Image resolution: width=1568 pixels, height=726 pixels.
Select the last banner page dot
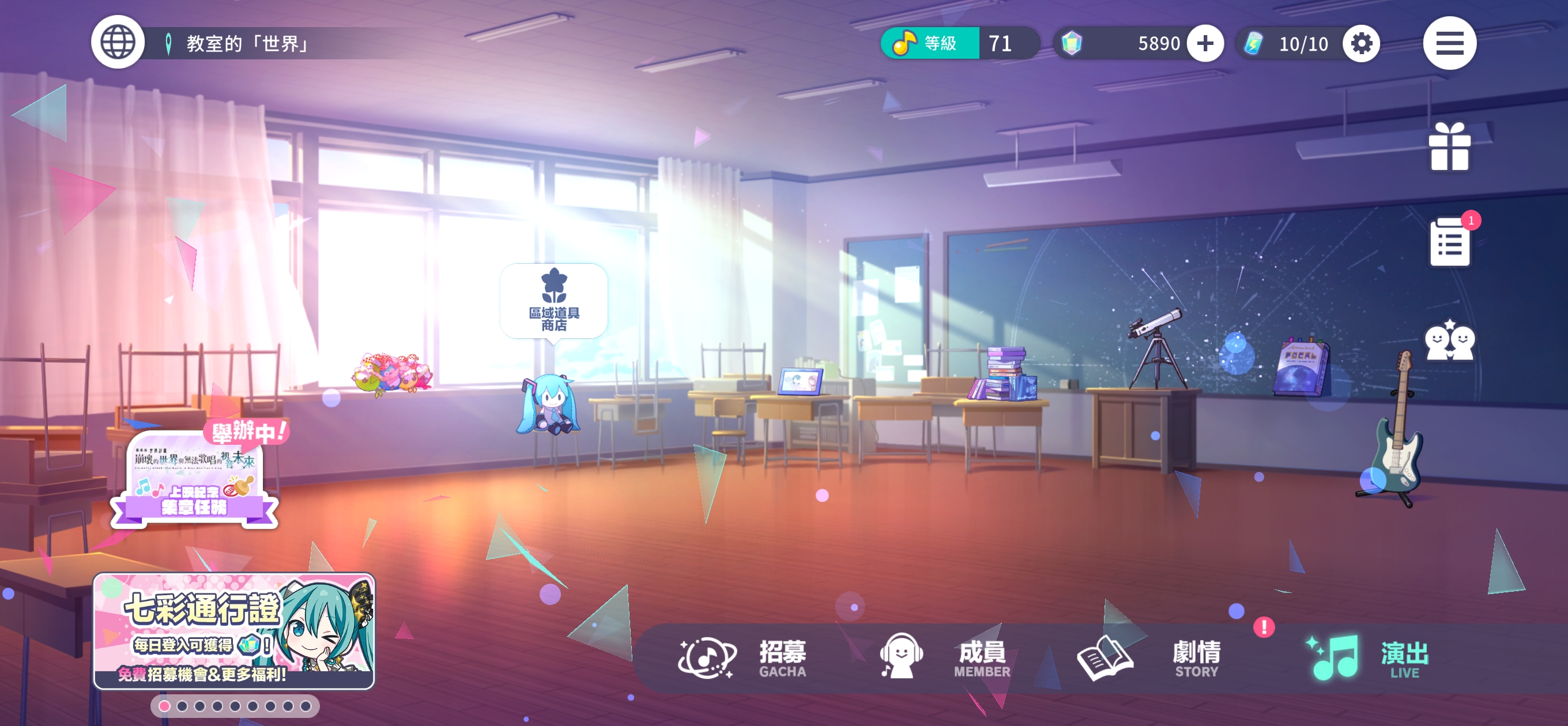[306, 706]
